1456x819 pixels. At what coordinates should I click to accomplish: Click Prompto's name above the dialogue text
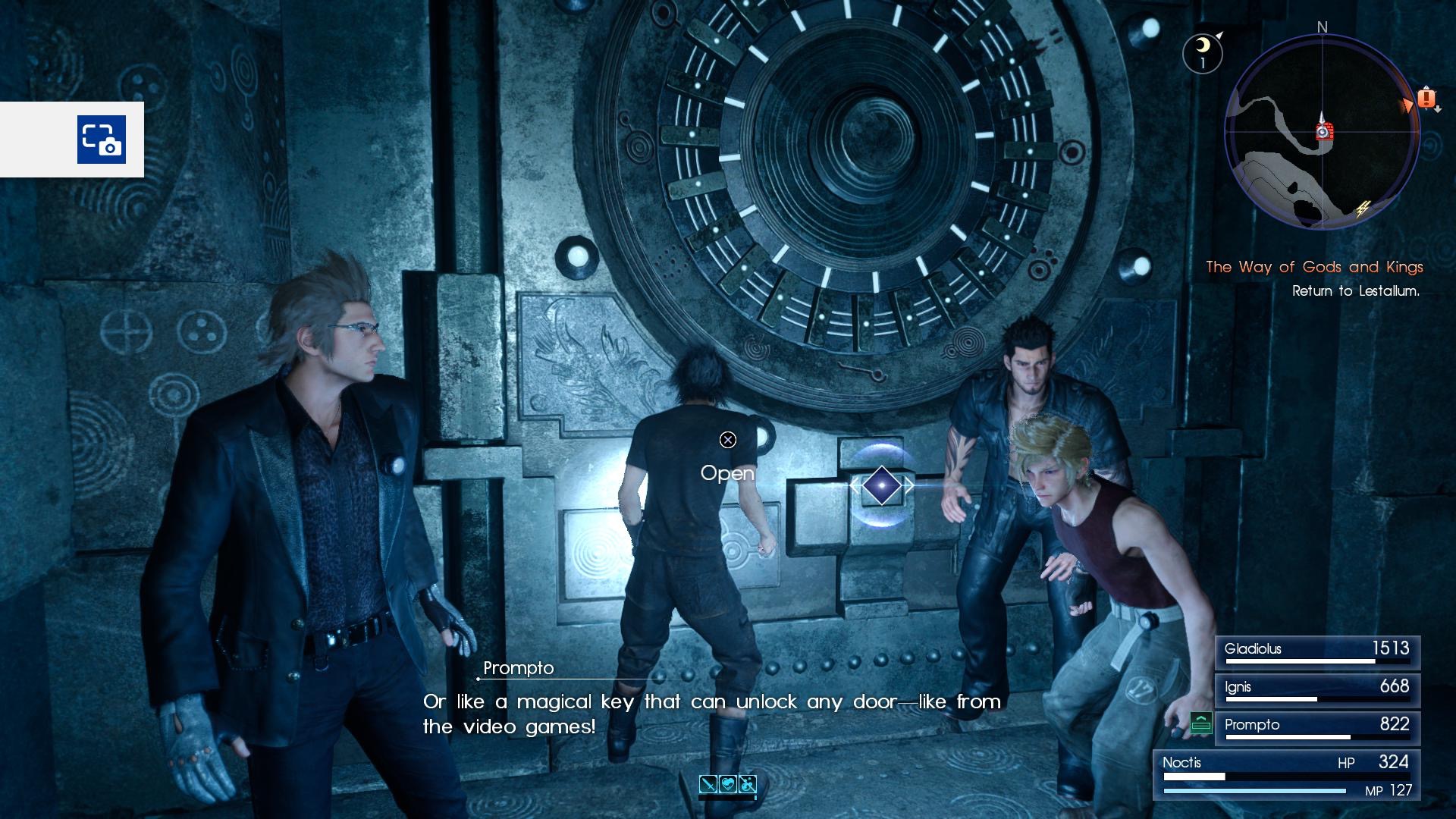[519, 668]
